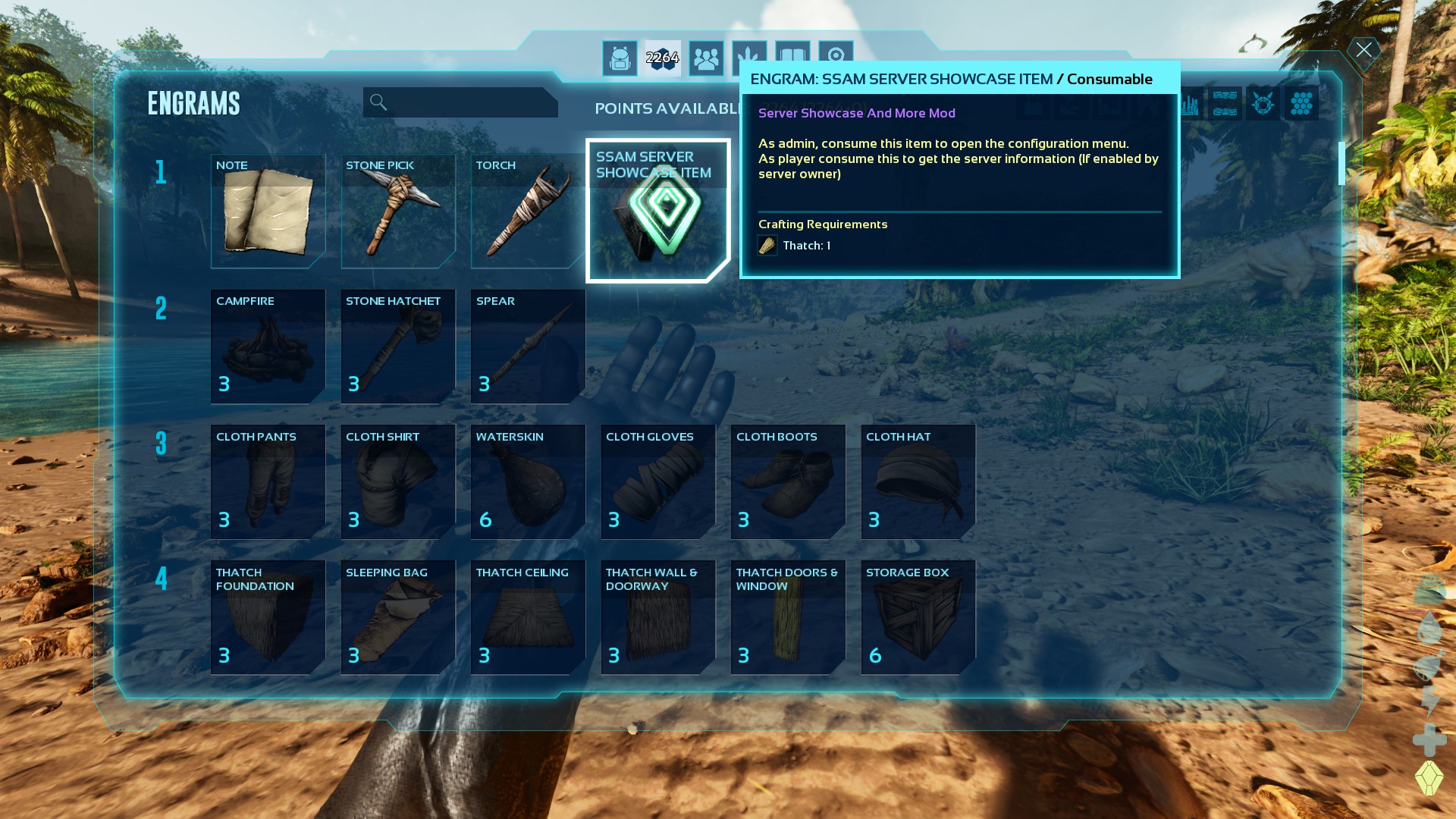Select the Sleeping Bag engram
Viewport: 1456px width, 819px height.
pyautogui.click(x=398, y=617)
